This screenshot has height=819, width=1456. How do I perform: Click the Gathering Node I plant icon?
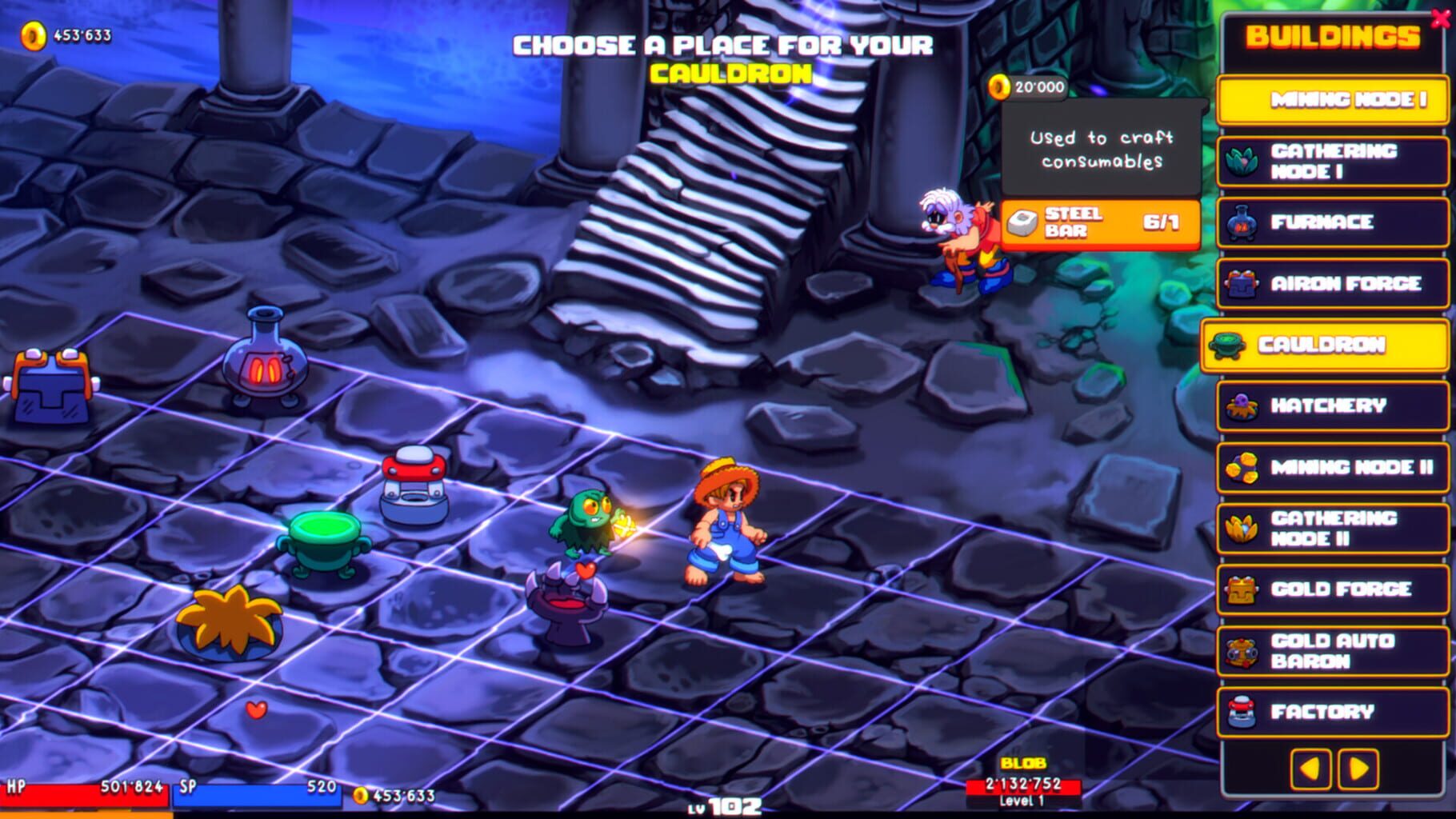(x=1242, y=160)
